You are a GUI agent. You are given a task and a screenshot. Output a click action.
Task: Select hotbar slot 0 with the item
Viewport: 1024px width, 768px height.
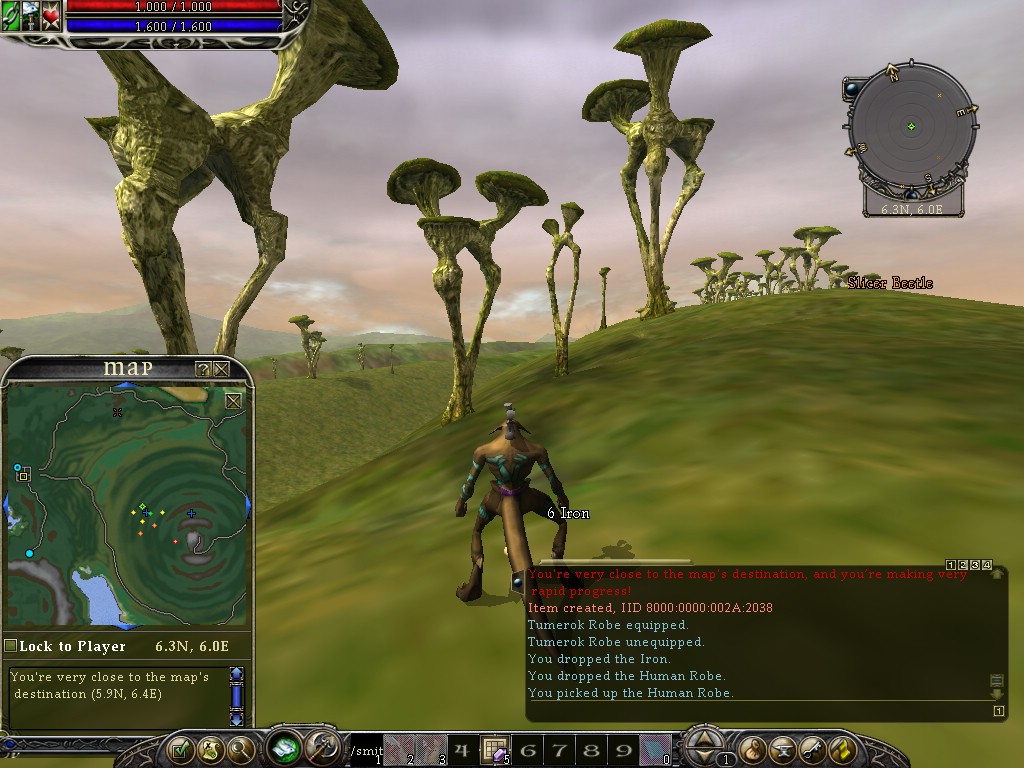(x=655, y=749)
